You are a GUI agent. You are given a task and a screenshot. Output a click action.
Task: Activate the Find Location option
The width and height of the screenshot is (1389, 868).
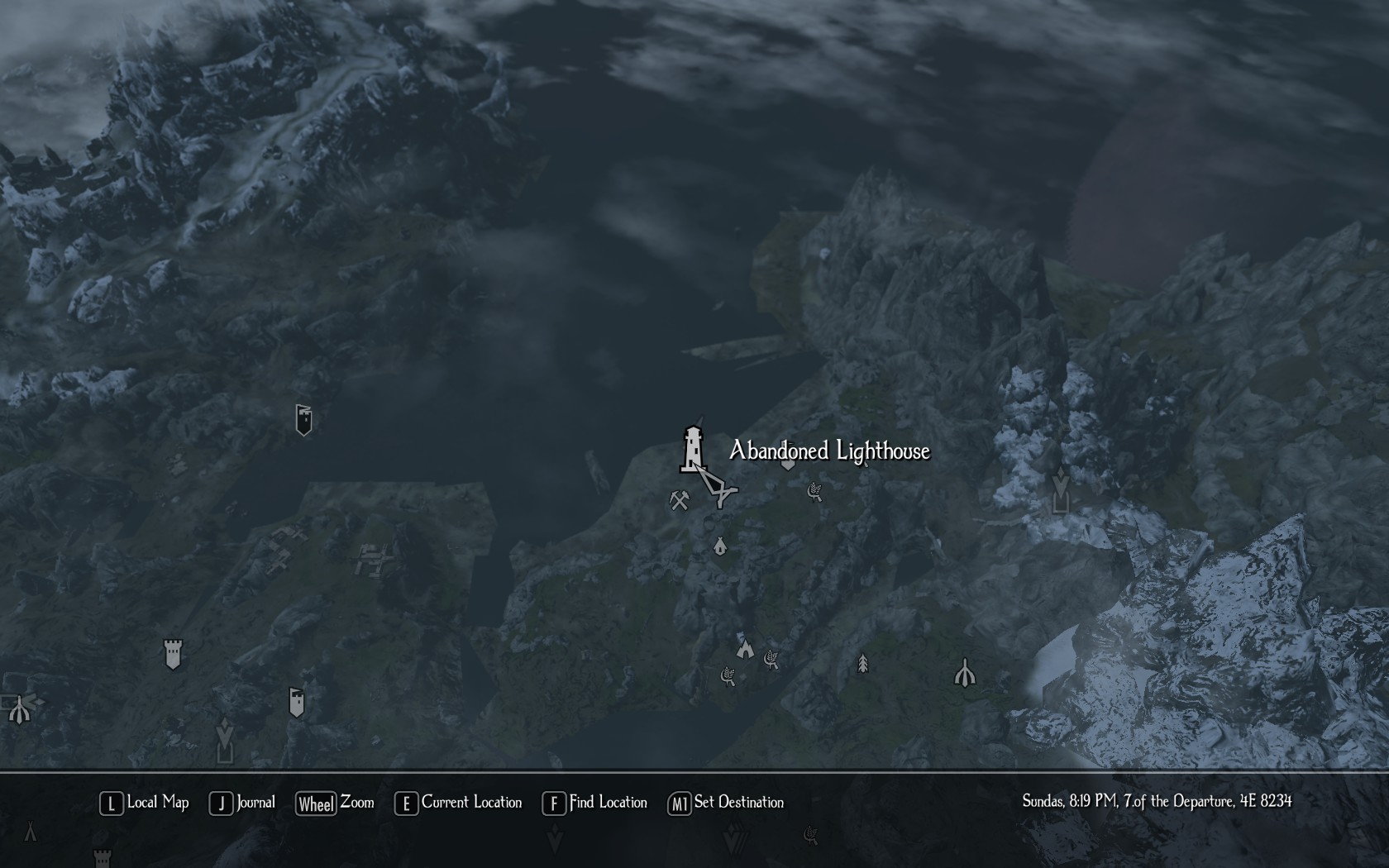595,803
